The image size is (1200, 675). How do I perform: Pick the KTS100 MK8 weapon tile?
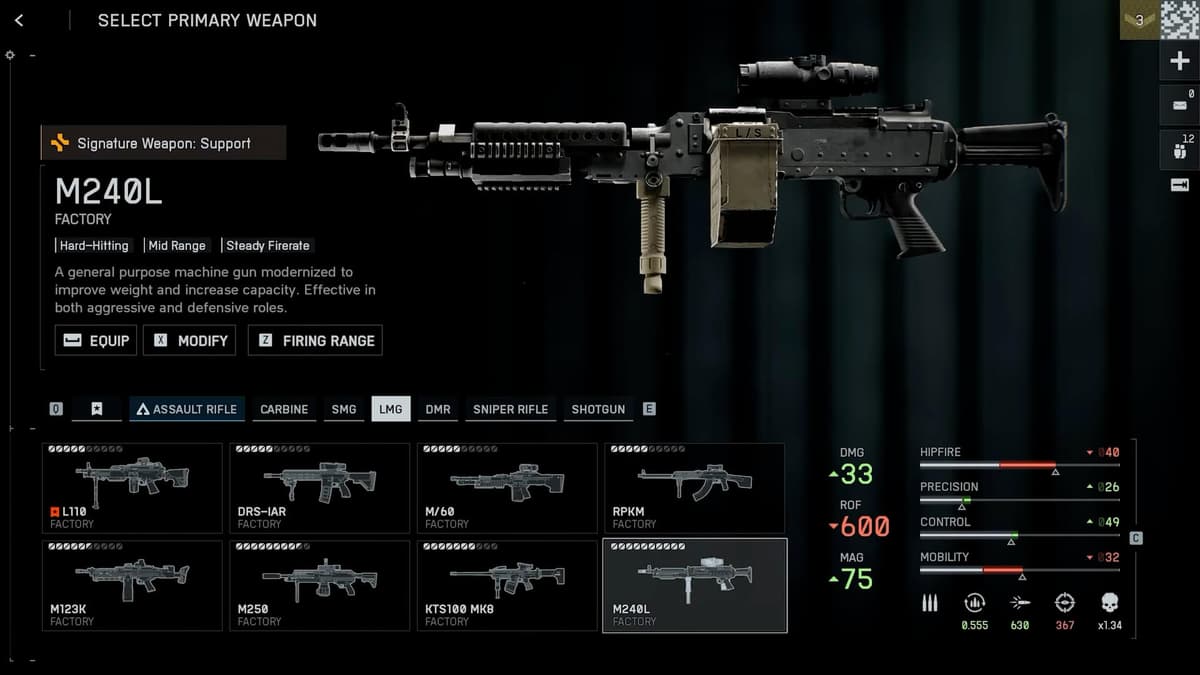[x=507, y=585]
